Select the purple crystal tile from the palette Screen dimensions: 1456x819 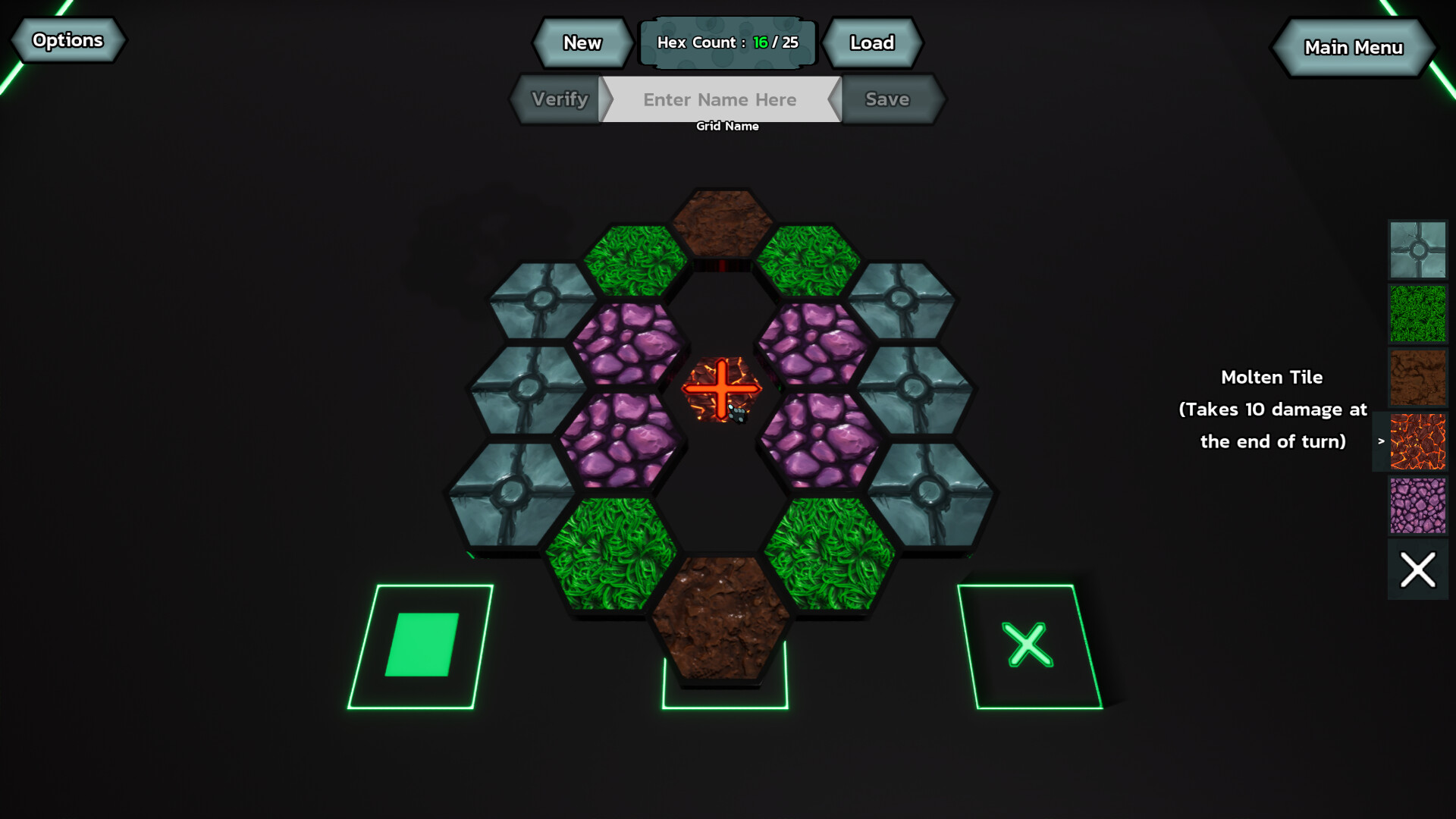[1417, 505]
